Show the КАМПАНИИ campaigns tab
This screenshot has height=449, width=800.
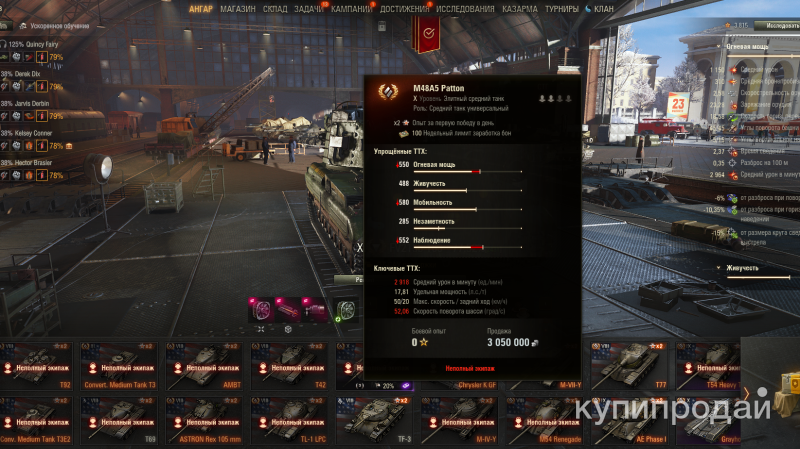click(351, 8)
